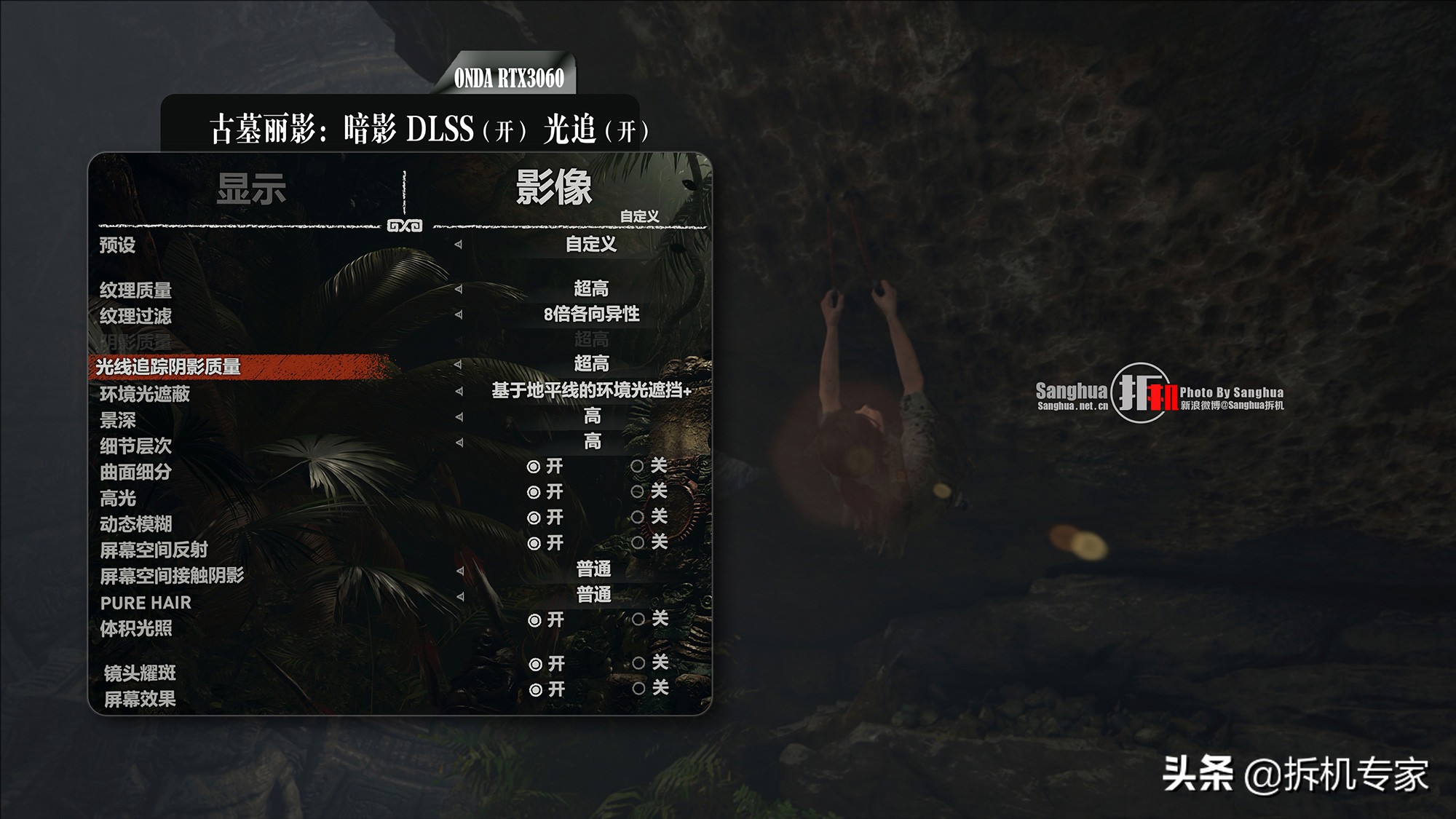
Task: Switch to the 显示 (Display) tab
Action: [251, 189]
